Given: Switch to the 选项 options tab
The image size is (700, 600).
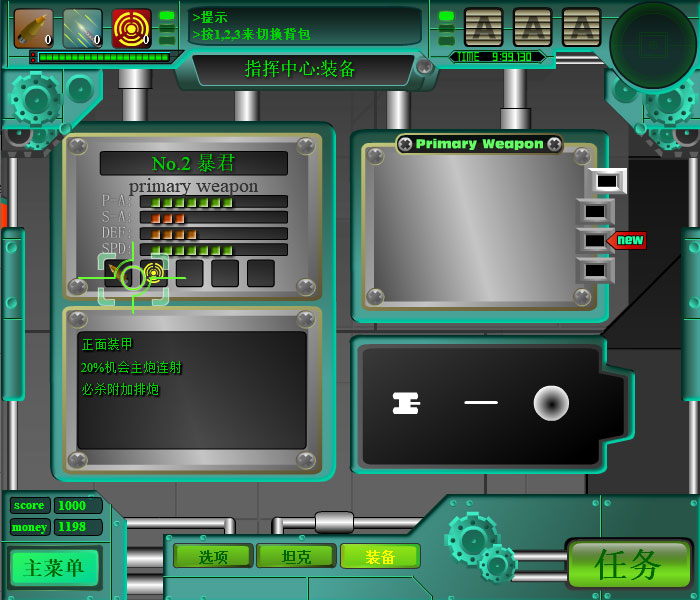Looking at the screenshot, I should tap(213, 556).
